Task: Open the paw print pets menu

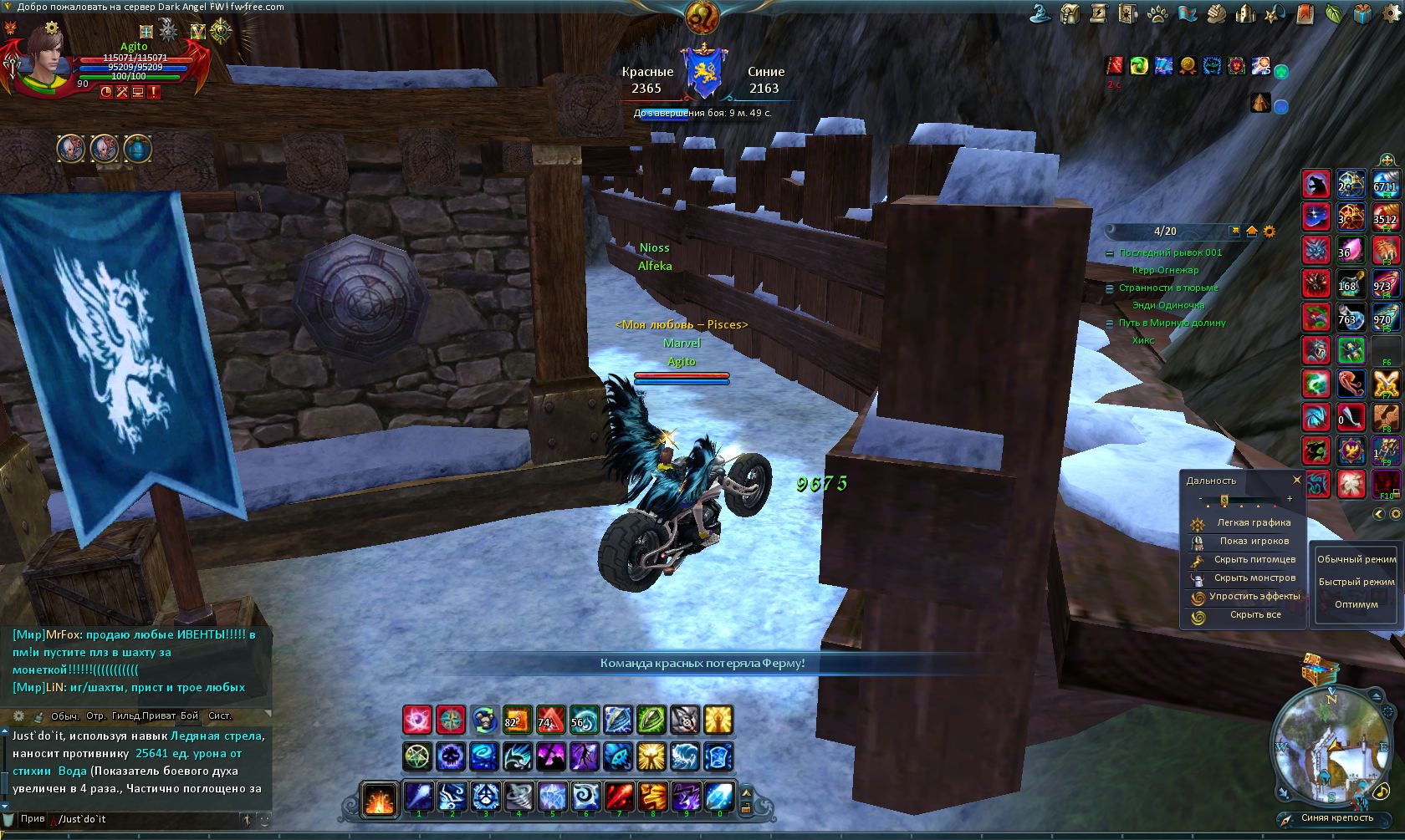Action: (1157, 13)
